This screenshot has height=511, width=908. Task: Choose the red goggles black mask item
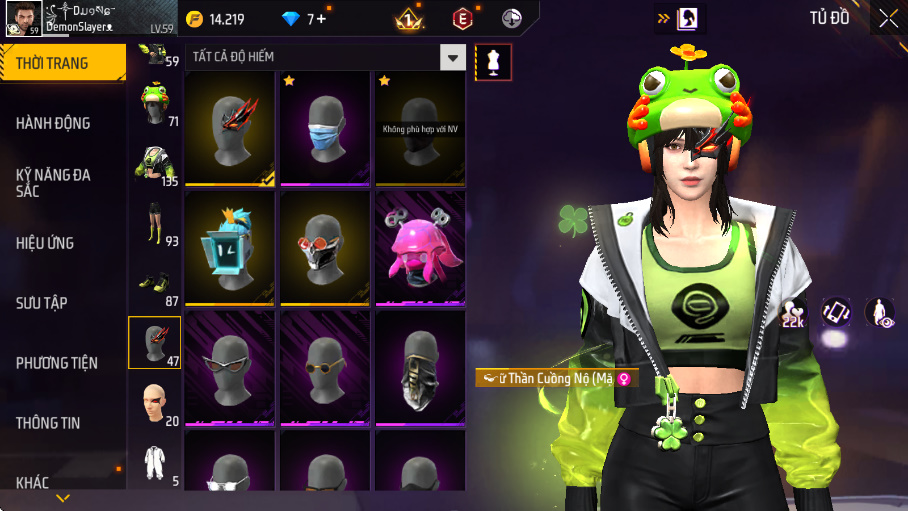coord(325,248)
